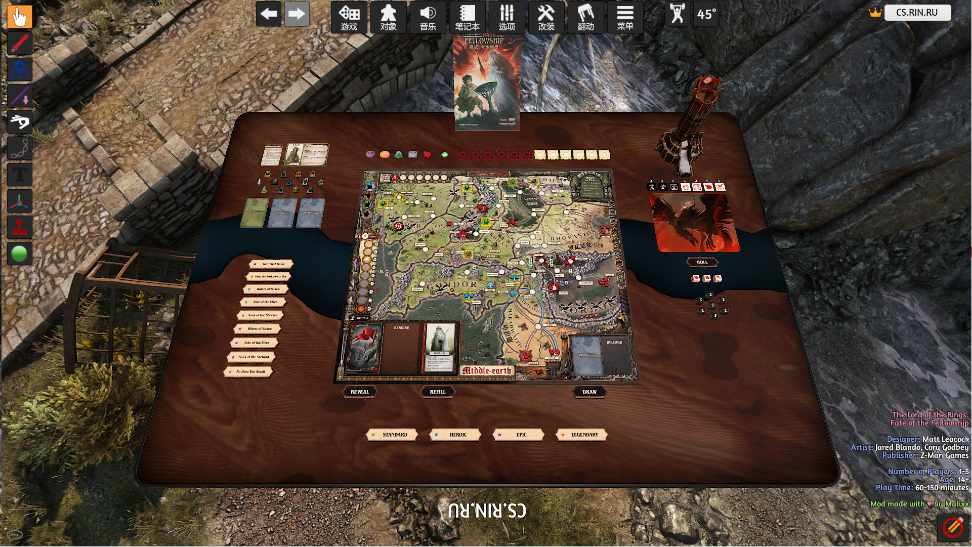Click the DRAW button below the board
The height and width of the screenshot is (547, 972).
click(590, 392)
